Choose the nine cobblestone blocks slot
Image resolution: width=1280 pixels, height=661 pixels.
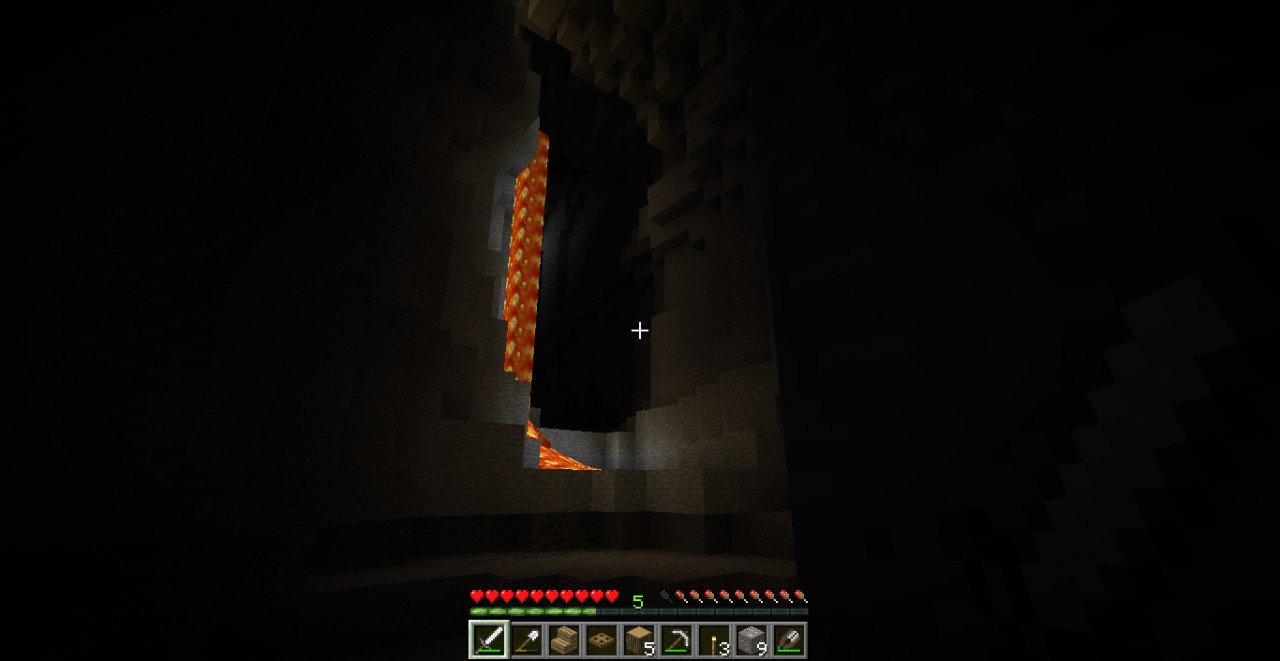750,640
